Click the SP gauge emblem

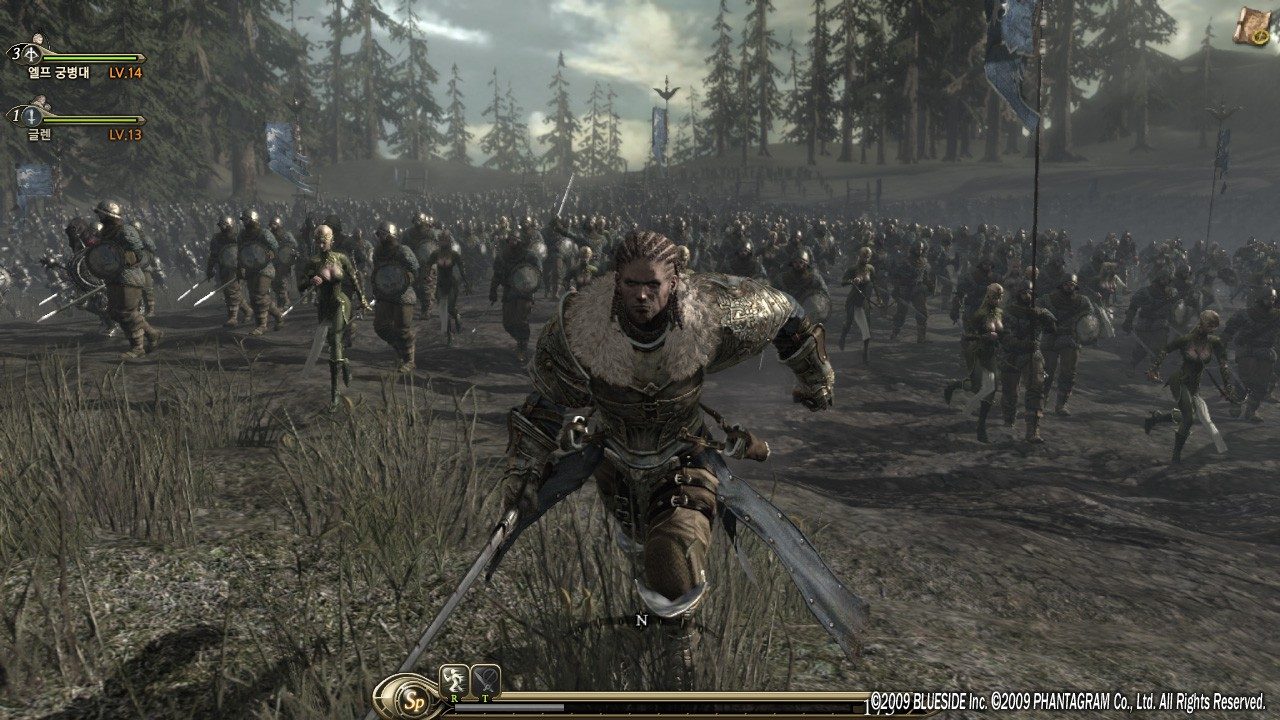pyautogui.click(x=415, y=700)
